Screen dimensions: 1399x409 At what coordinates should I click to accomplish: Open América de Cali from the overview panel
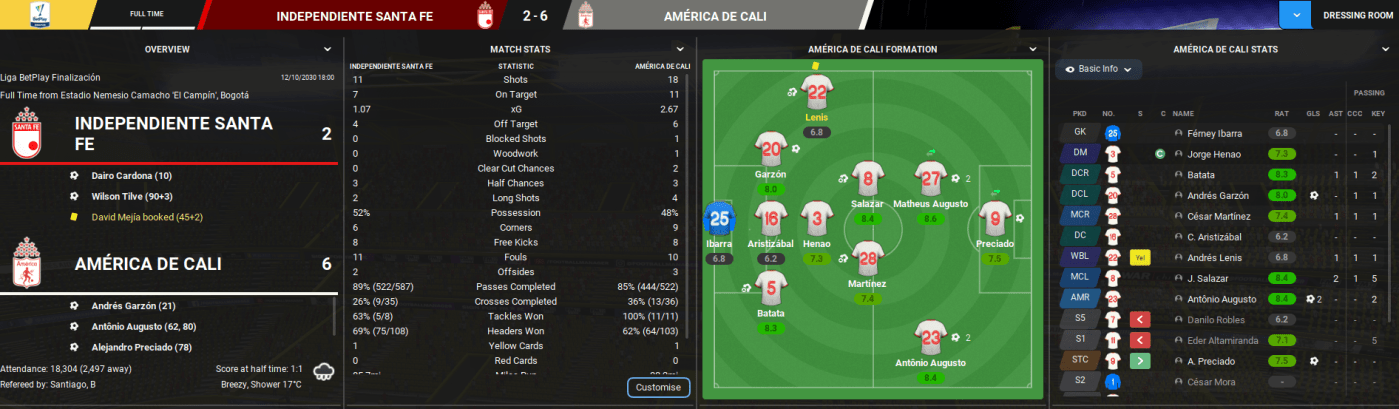(149, 265)
